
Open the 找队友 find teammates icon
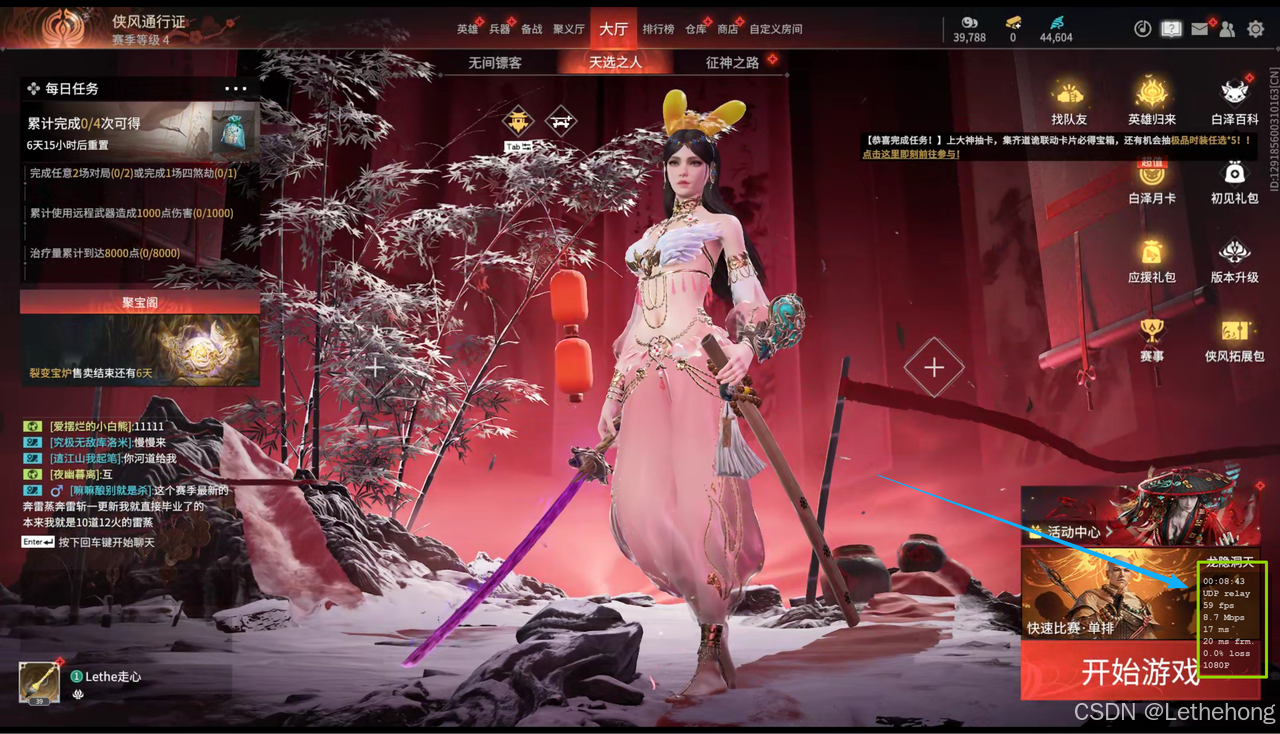pyautogui.click(x=1068, y=102)
